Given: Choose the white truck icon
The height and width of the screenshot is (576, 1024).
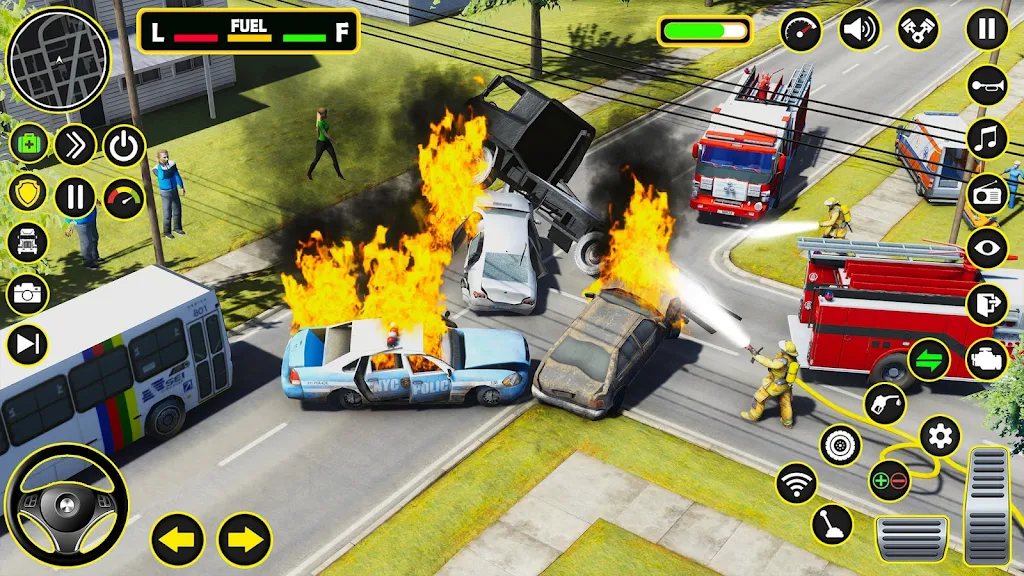Looking at the screenshot, I should click(x=28, y=242).
